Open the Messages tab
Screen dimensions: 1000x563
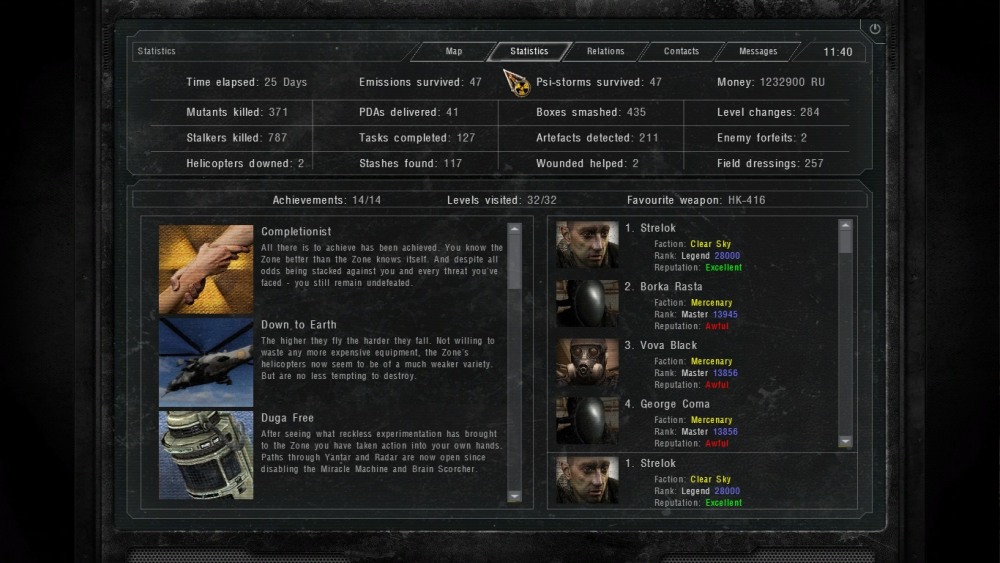tap(758, 52)
